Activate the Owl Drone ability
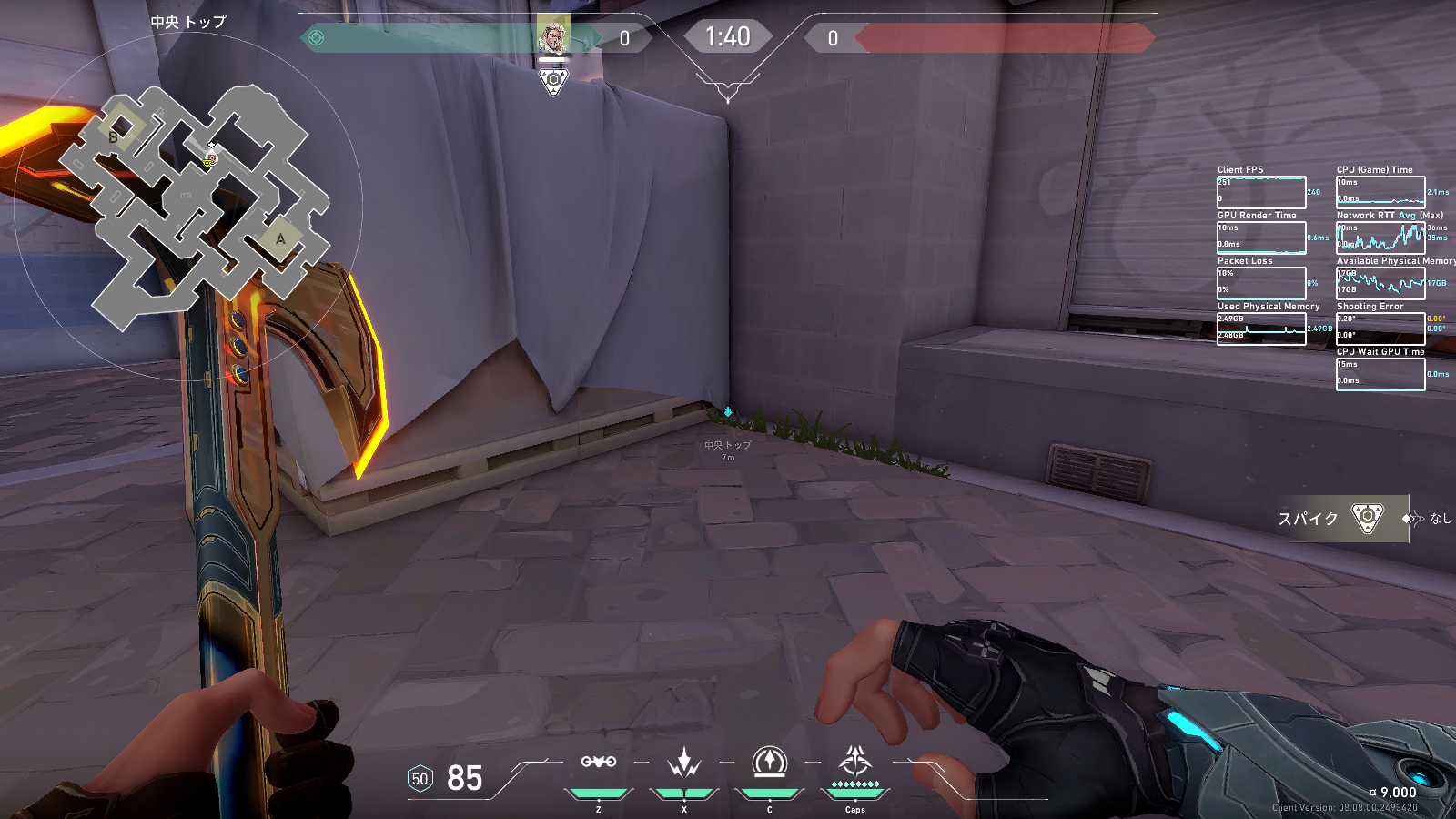 pos(599,763)
